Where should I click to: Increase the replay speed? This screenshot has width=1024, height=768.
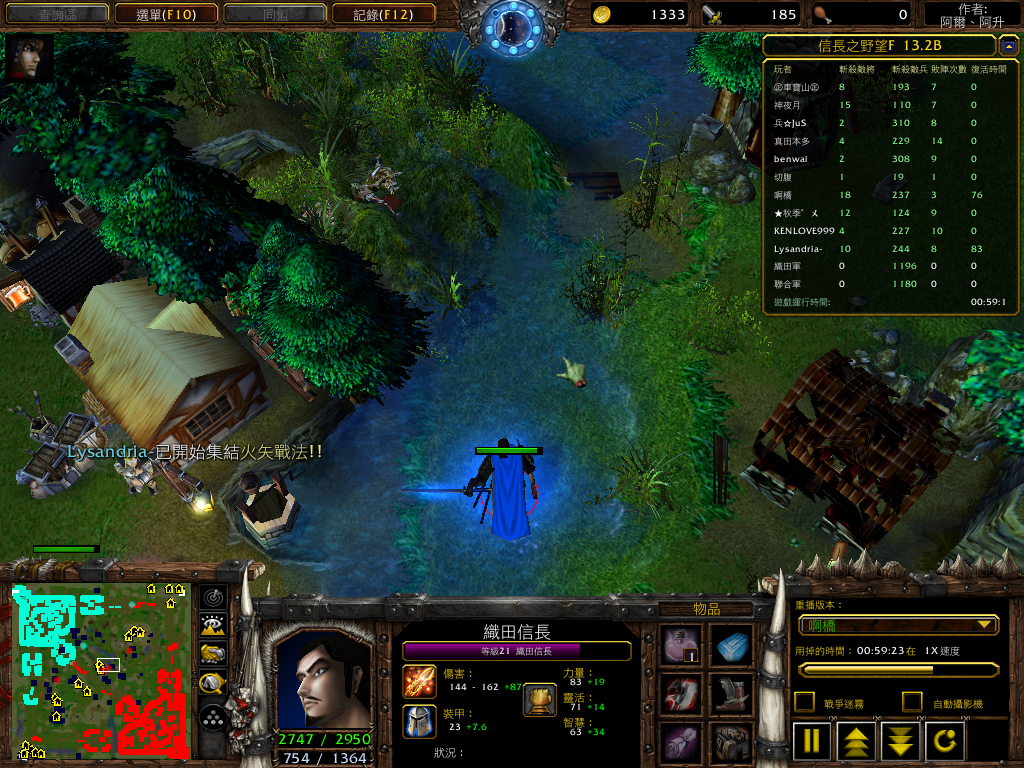[x=857, y=741]
